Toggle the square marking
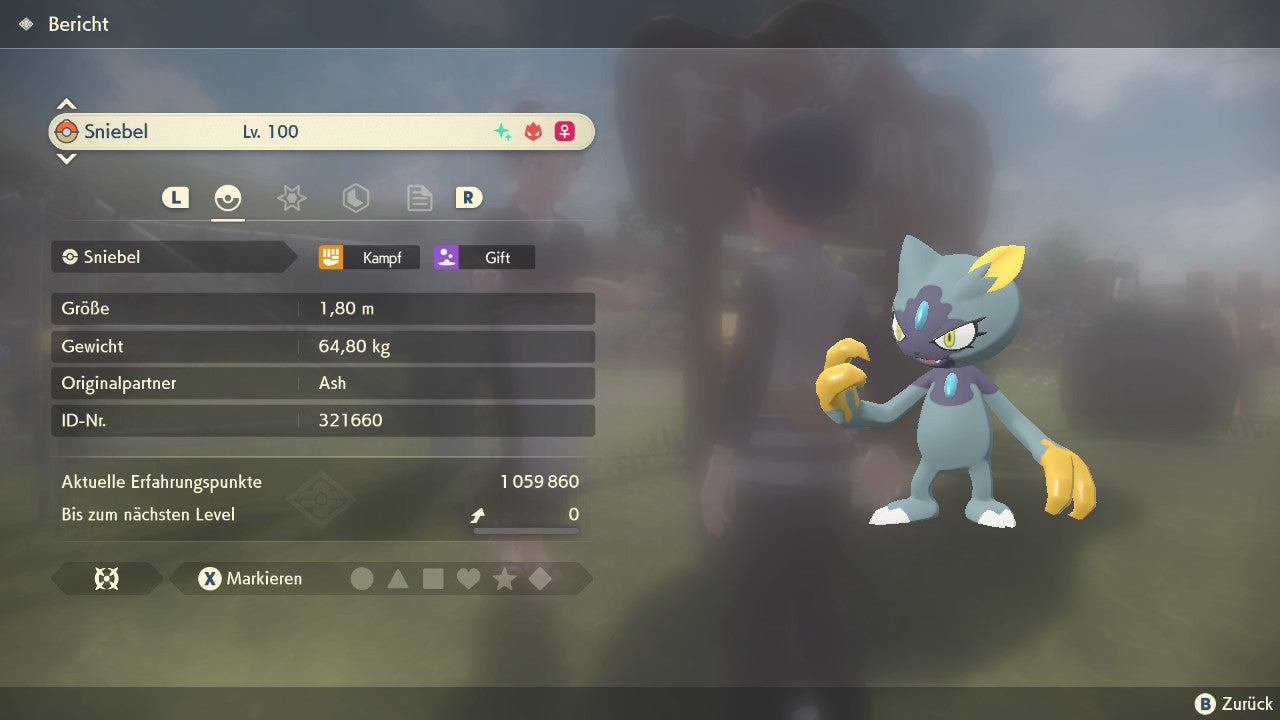The height and width of the screenshot is (720, 1280). pyautogui.click(x=433, y=578)
